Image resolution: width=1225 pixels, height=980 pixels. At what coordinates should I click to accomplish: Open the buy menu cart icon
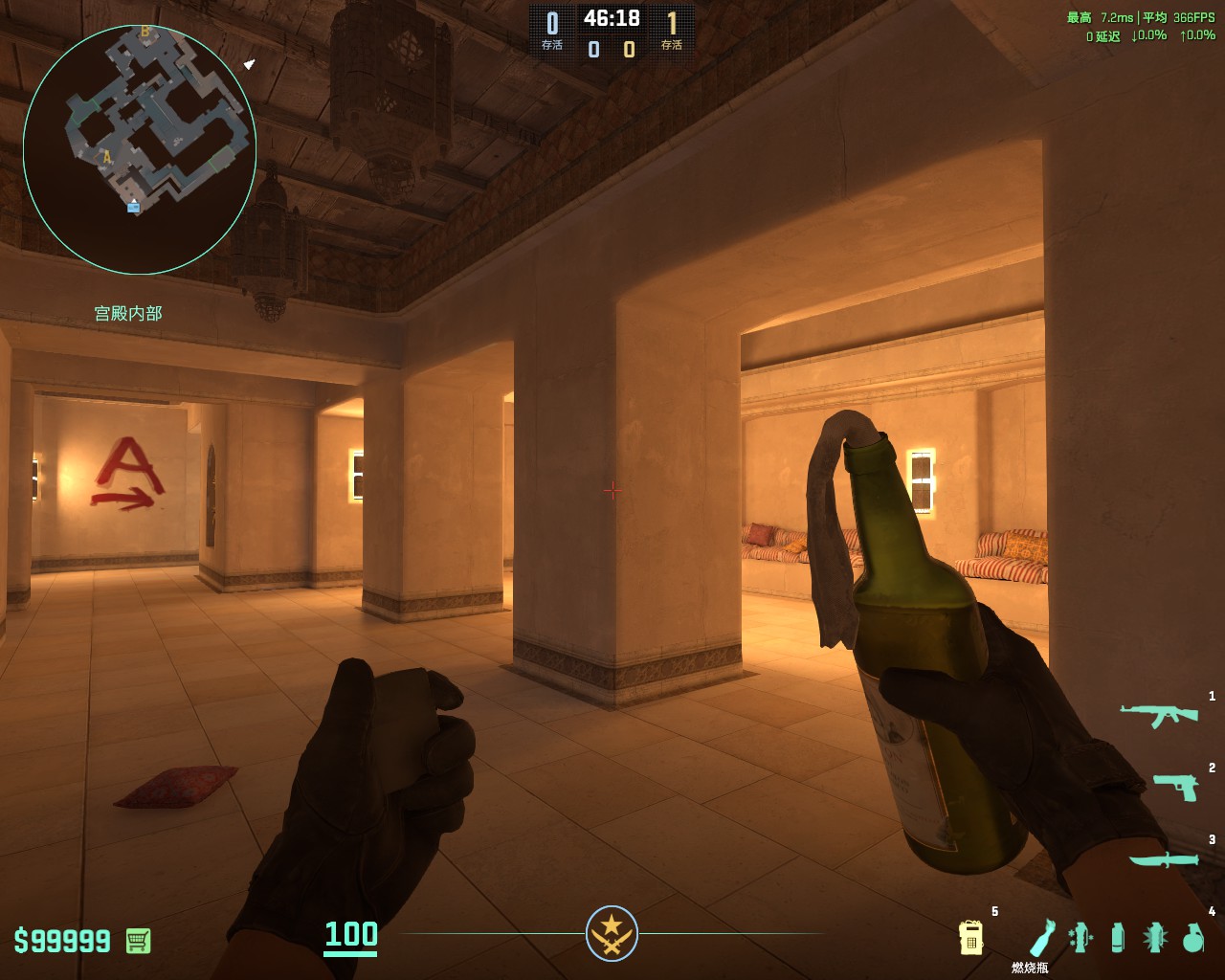pos(139,941)
